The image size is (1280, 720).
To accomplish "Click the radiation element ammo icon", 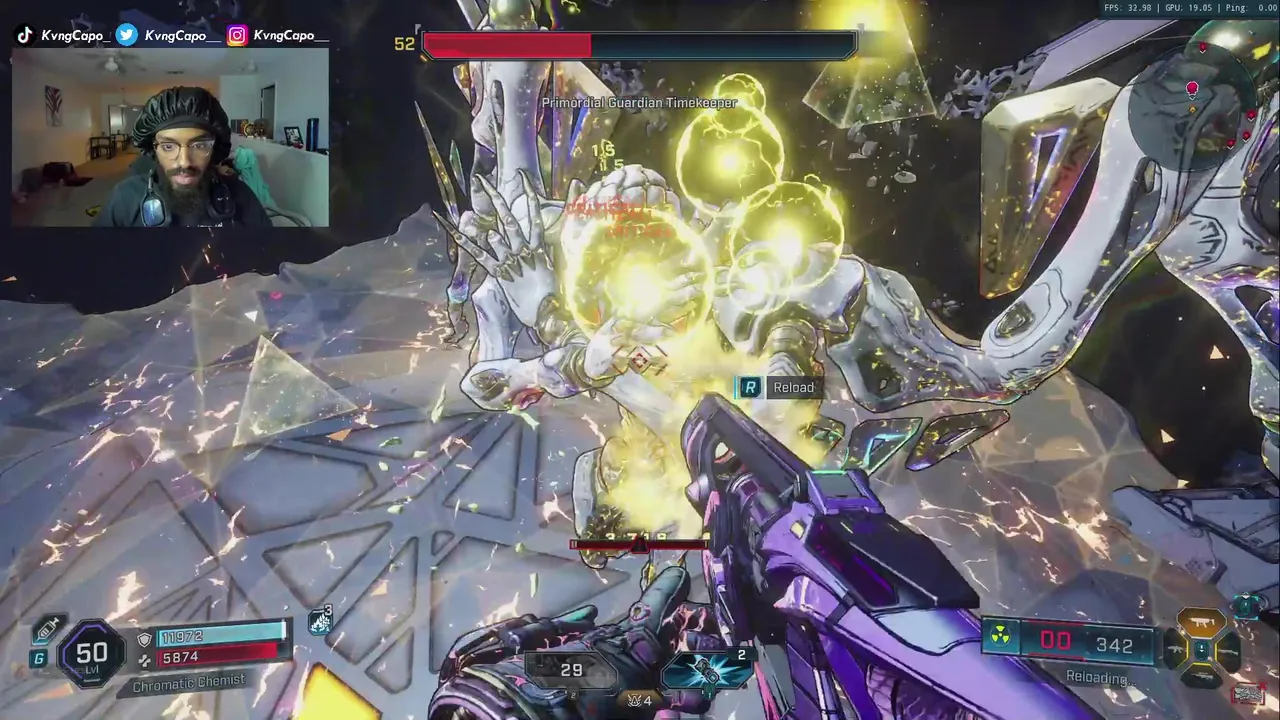I will pos(1000,638).
